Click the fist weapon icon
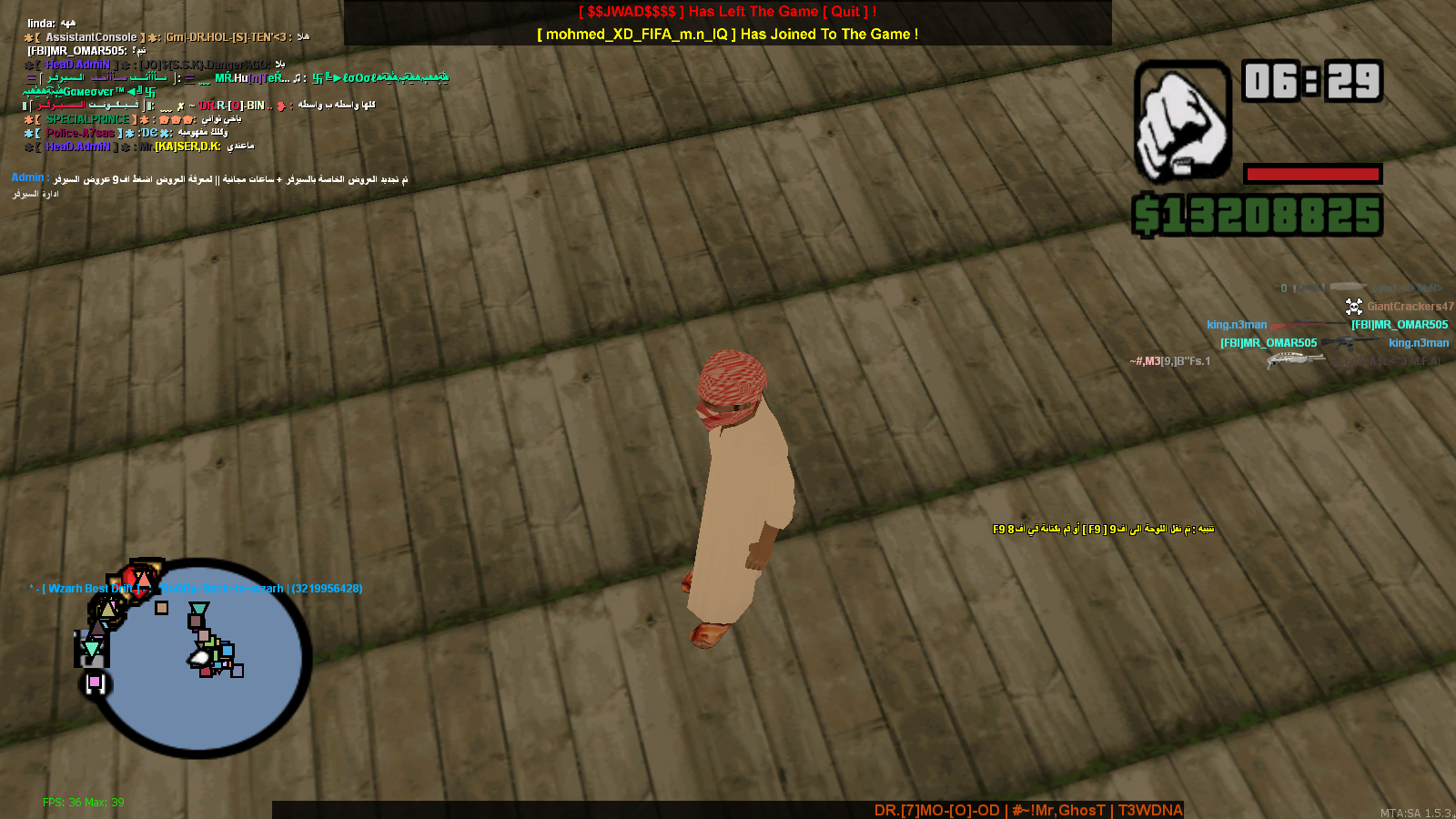The width and height of the screenshot is (1456, 819). point(1182,123)
